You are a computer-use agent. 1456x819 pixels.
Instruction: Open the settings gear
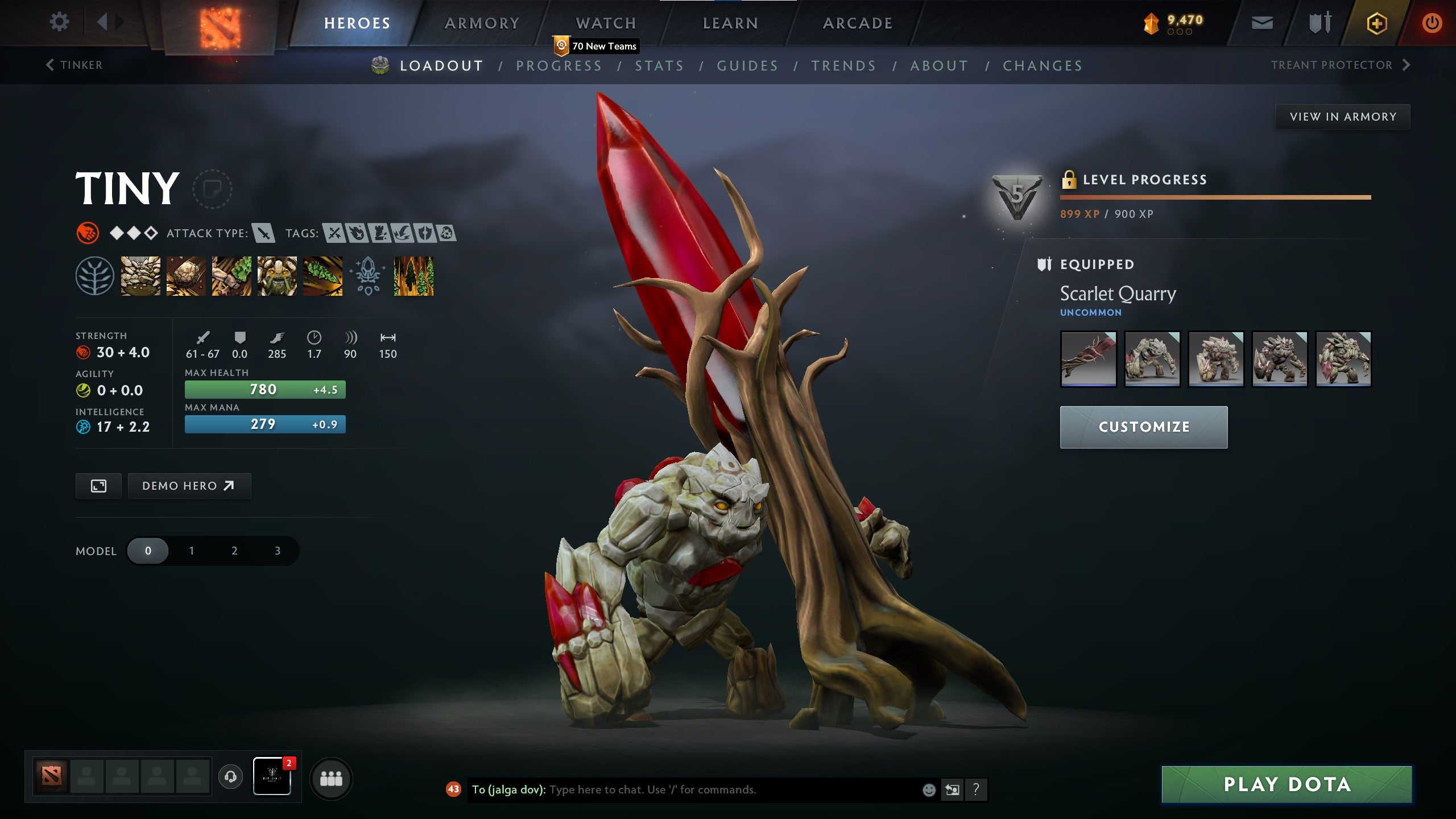[x=59, y=22]
